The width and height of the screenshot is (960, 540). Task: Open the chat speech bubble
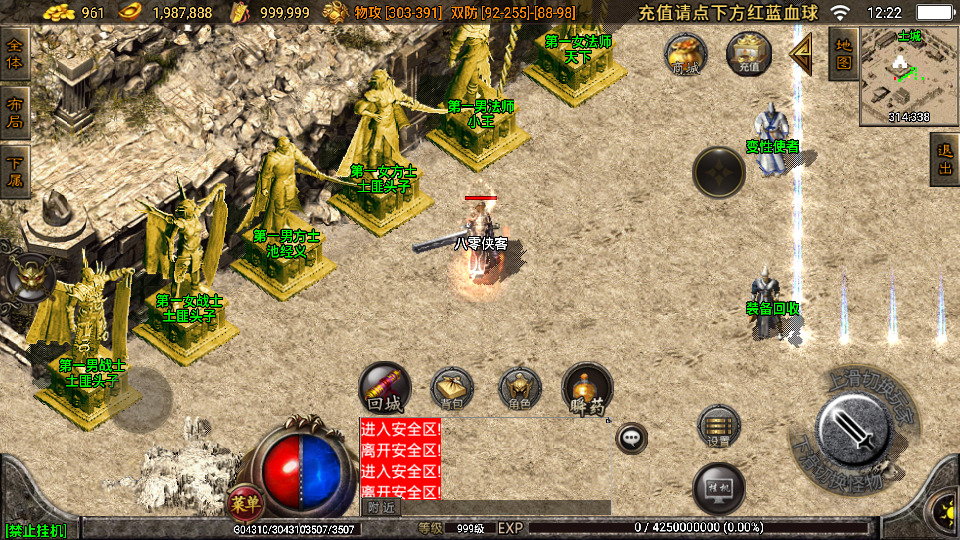coord(631,437)
